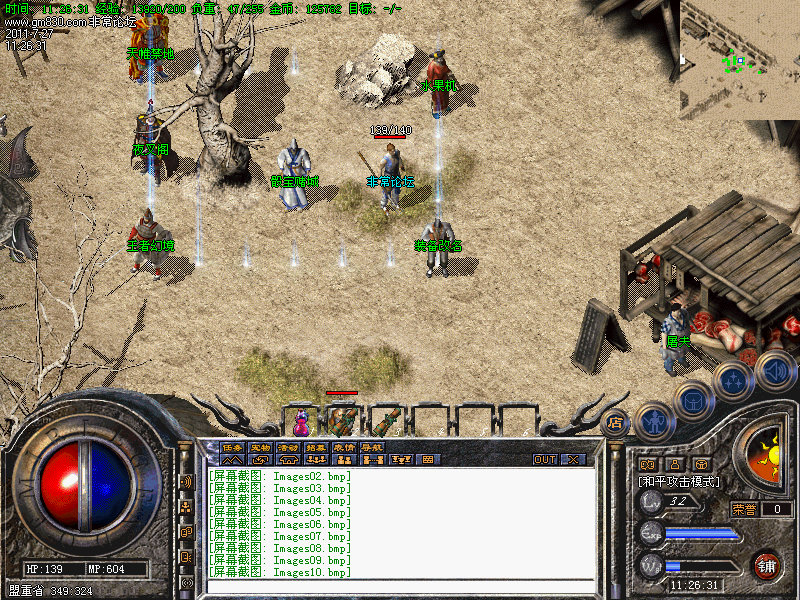Open the red 铺 stall button
This screenshot has width=800, height=600.
[x=768, y=565]
